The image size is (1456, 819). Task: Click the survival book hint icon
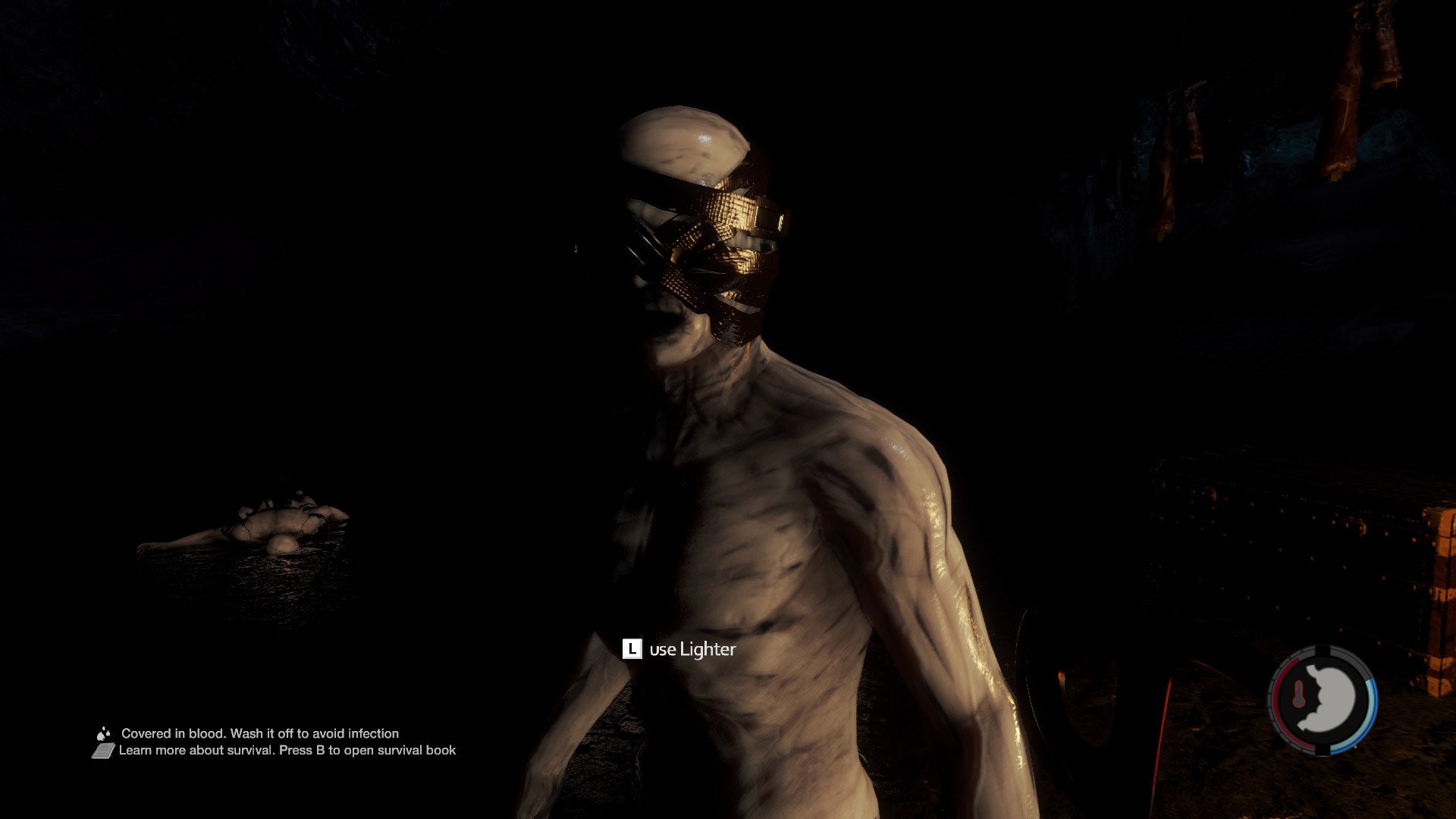(103, 751)
